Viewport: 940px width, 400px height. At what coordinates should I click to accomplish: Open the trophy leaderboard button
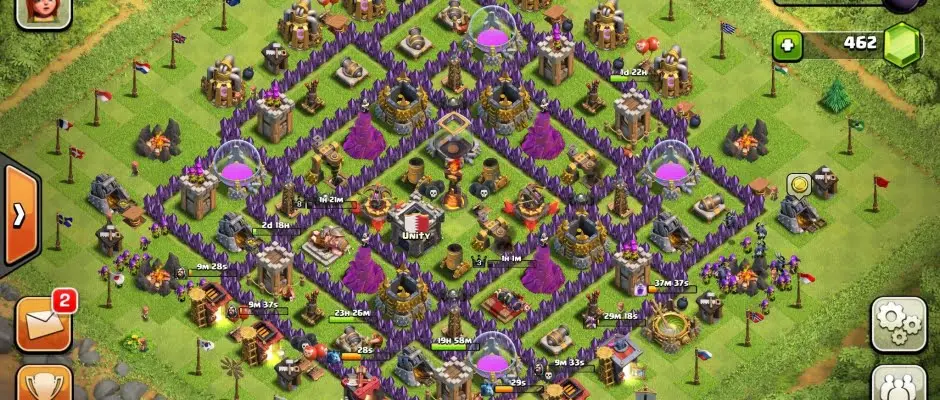(x=43, y=384)
